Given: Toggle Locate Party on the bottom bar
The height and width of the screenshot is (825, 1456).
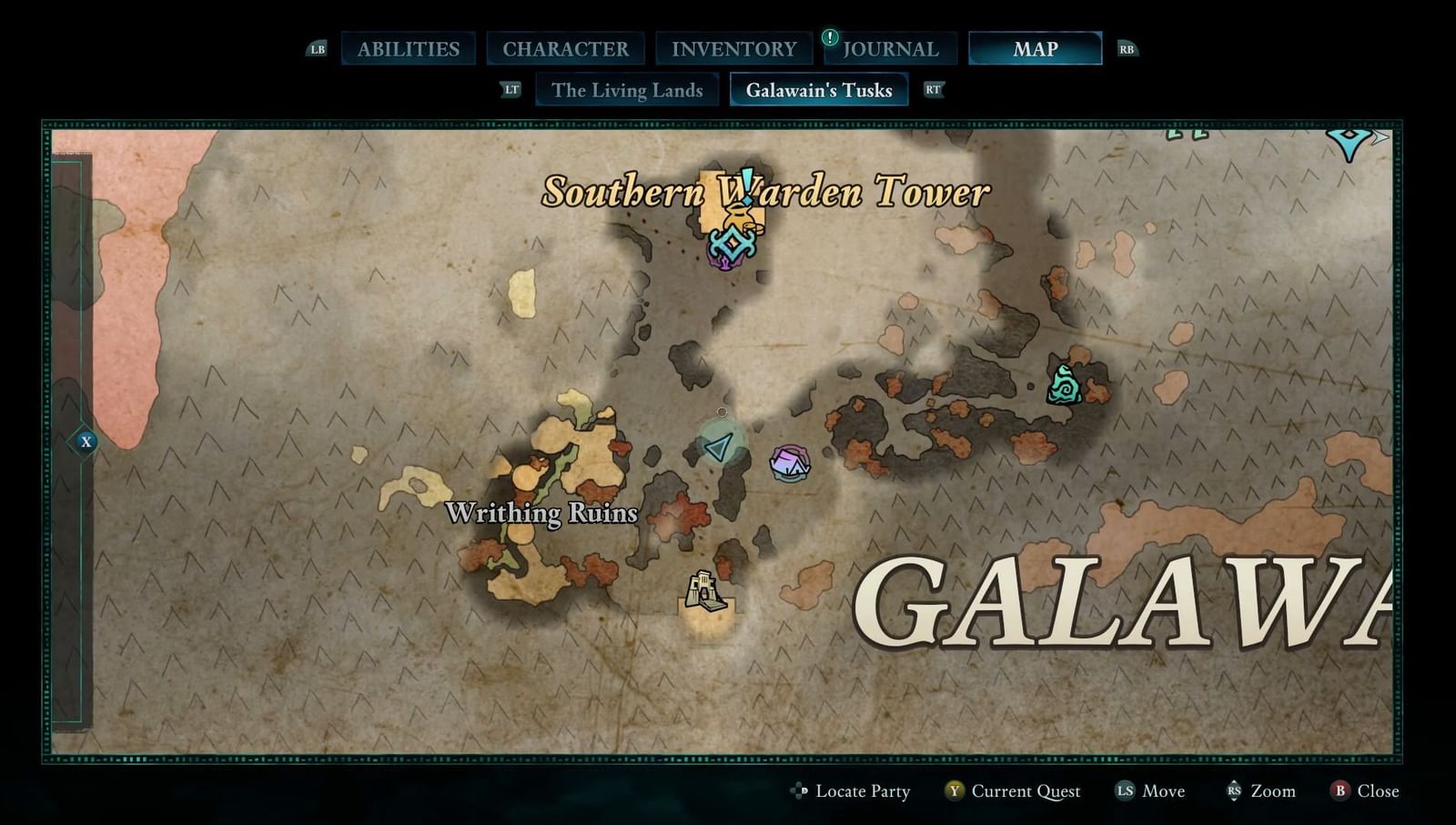Looking at the screenshot, I should 854,791.
